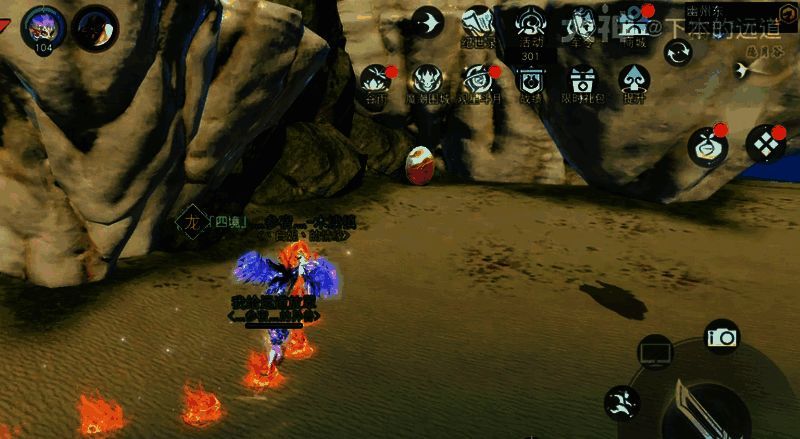The image size is (800, 439).
Task: Collapse the top menu with the arrow icon
Action: coord(427,22)
